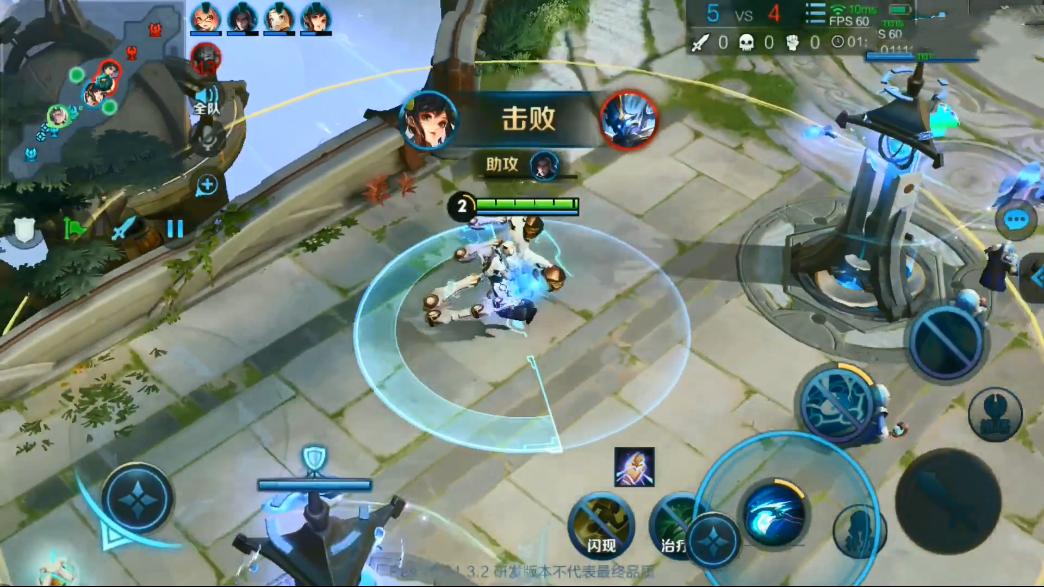This screenshot has width=1044, height=587.
Task: Tap the tower-target button above the attack button
Action: tap(994, 413)
